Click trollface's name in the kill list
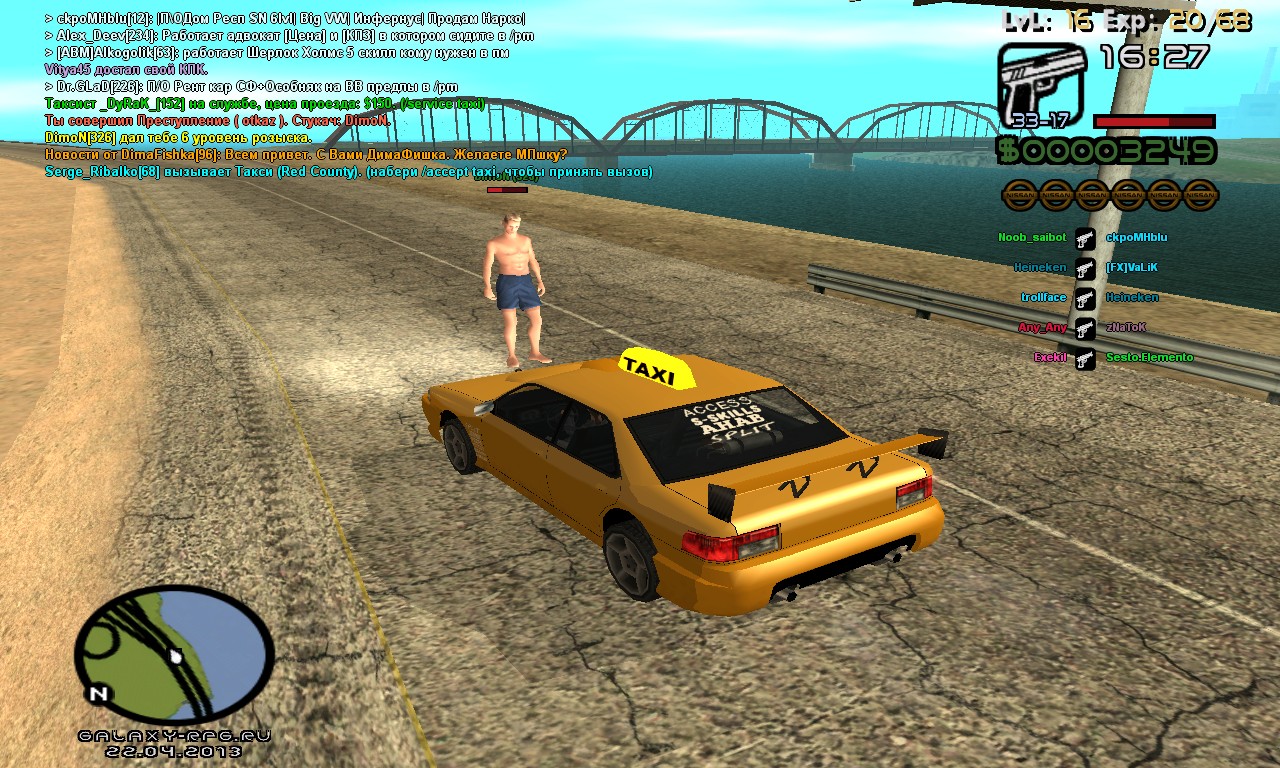 tap(1043, 298)
